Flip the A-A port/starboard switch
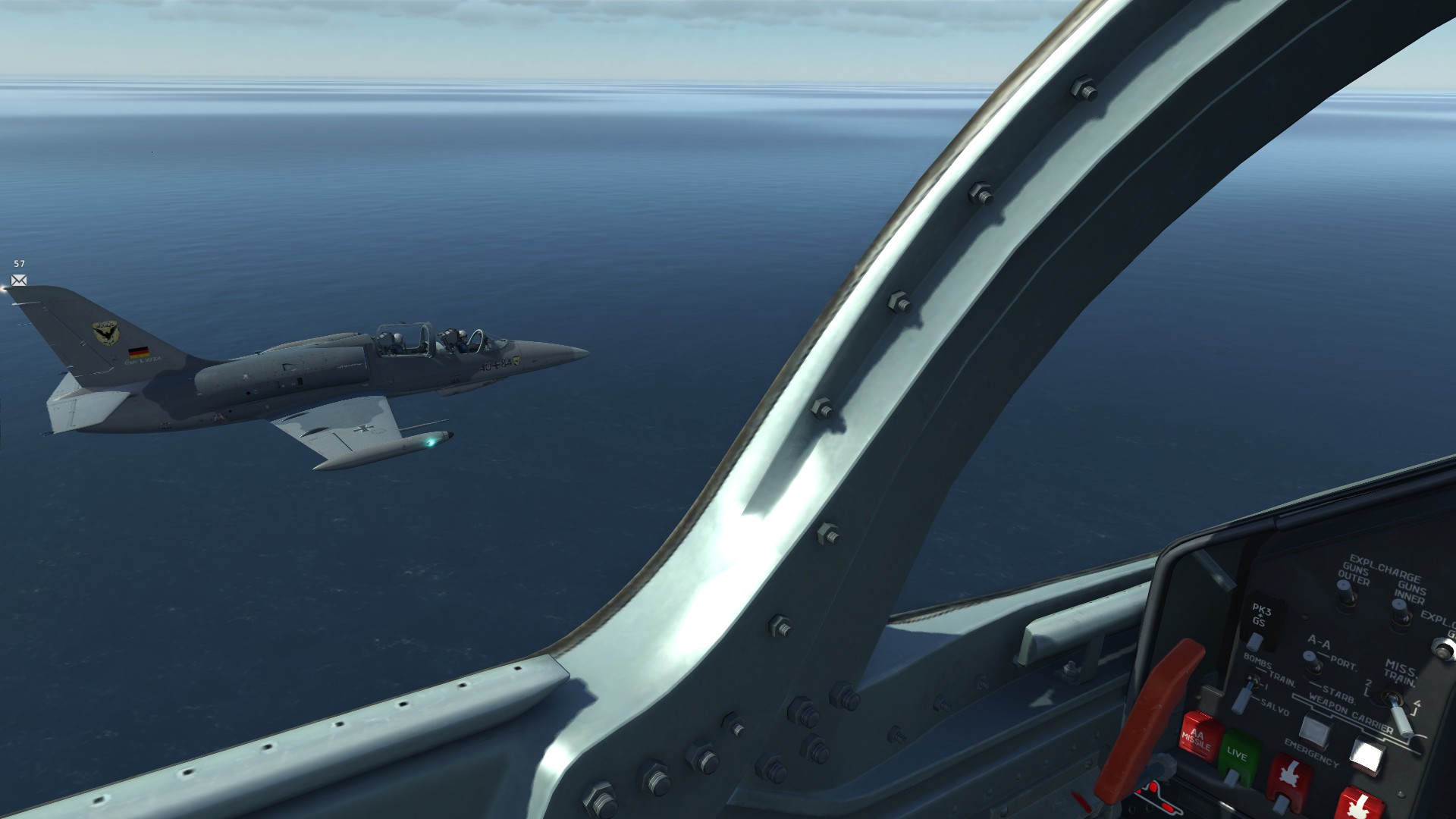This screenshot has width=1456, height=819. coord(1313,662)
